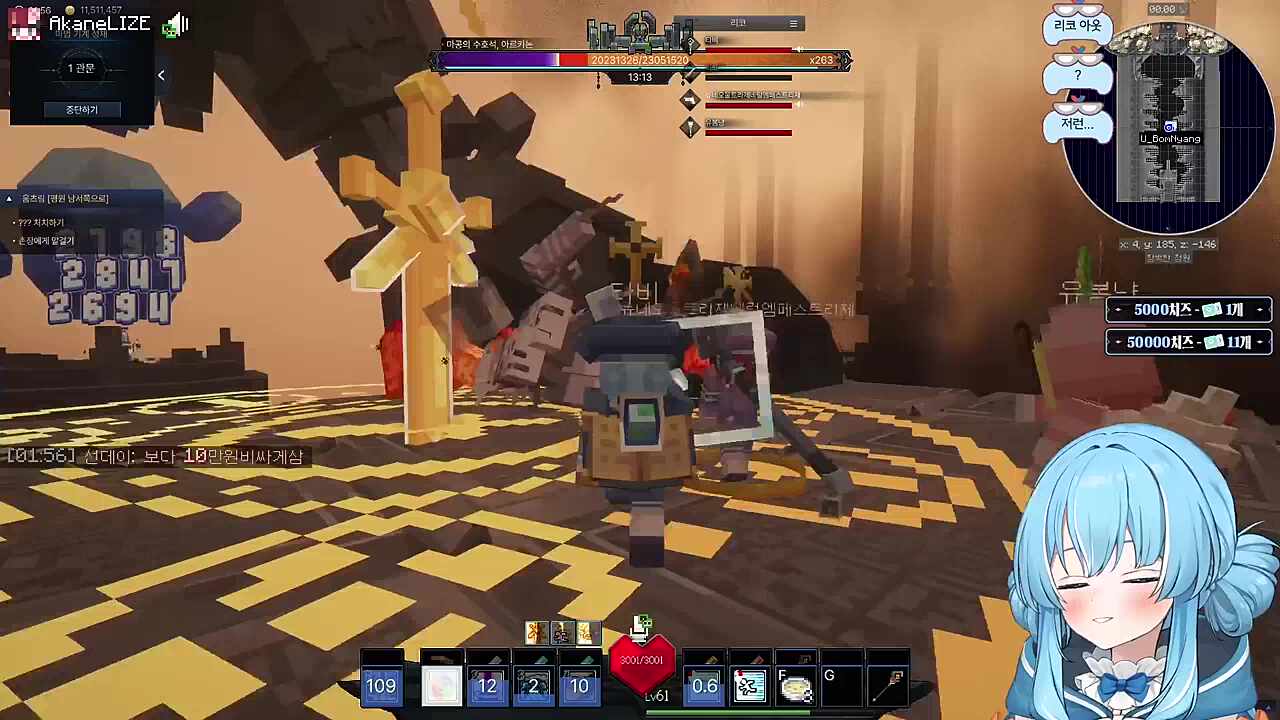
Task: Use the F-slot food bowl item
Action: click(796, 687)
